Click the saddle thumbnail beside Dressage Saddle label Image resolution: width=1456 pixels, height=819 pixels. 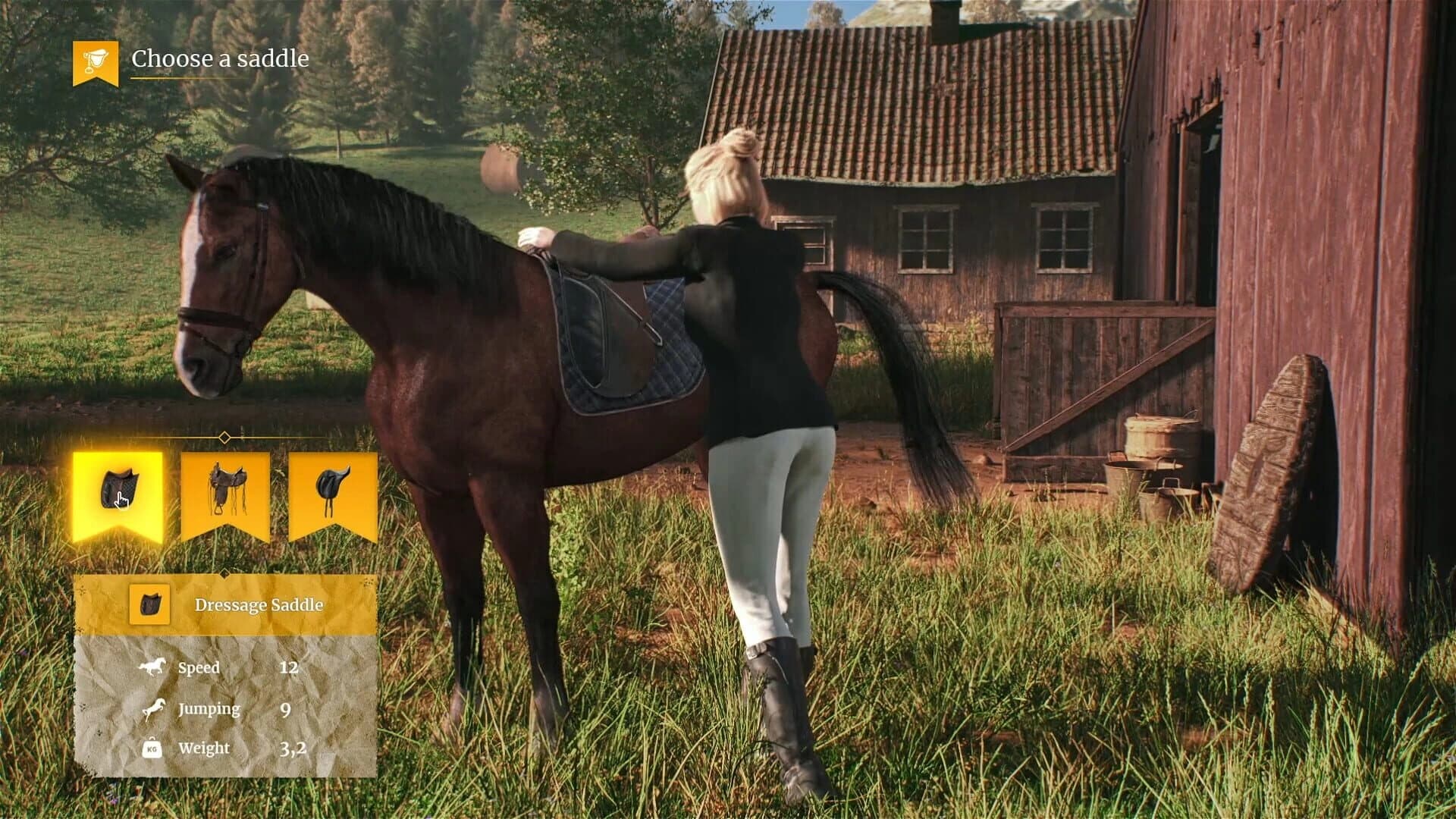(x=149, y=606)
